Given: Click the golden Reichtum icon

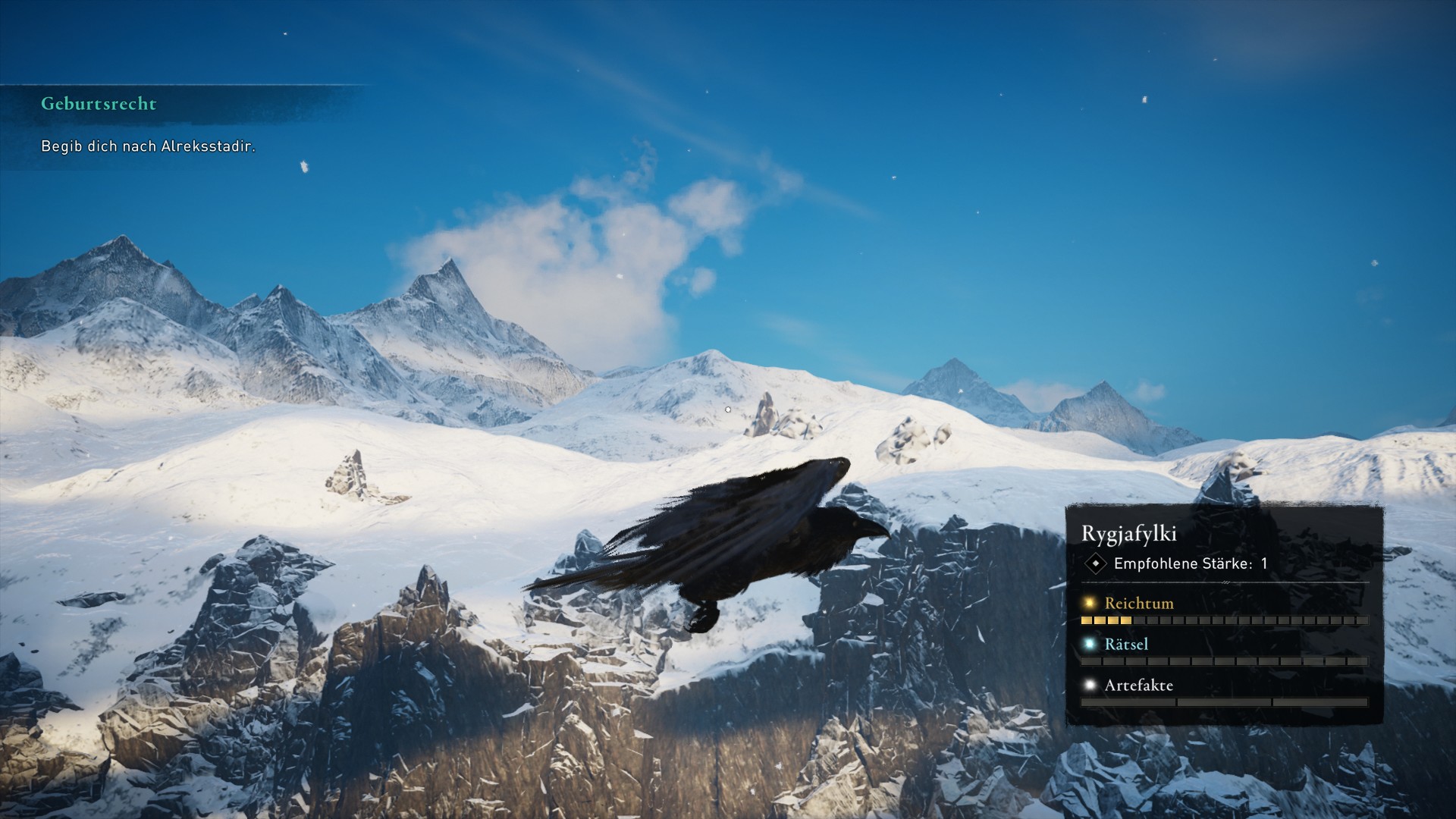Looking at the screenshot, I should pos(1090,604).
